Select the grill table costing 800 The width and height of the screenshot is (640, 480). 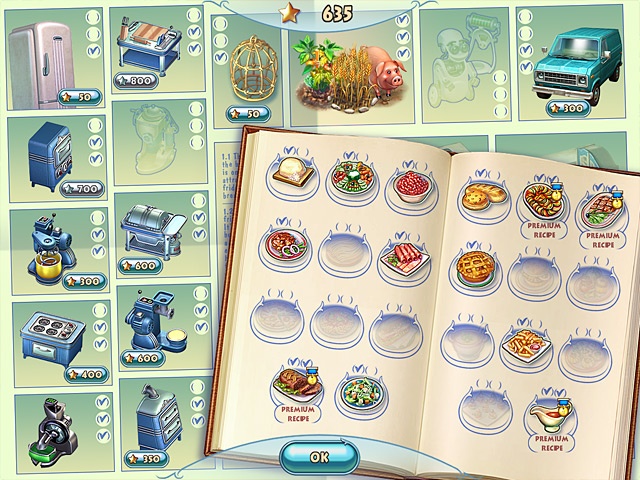(147, 47)
